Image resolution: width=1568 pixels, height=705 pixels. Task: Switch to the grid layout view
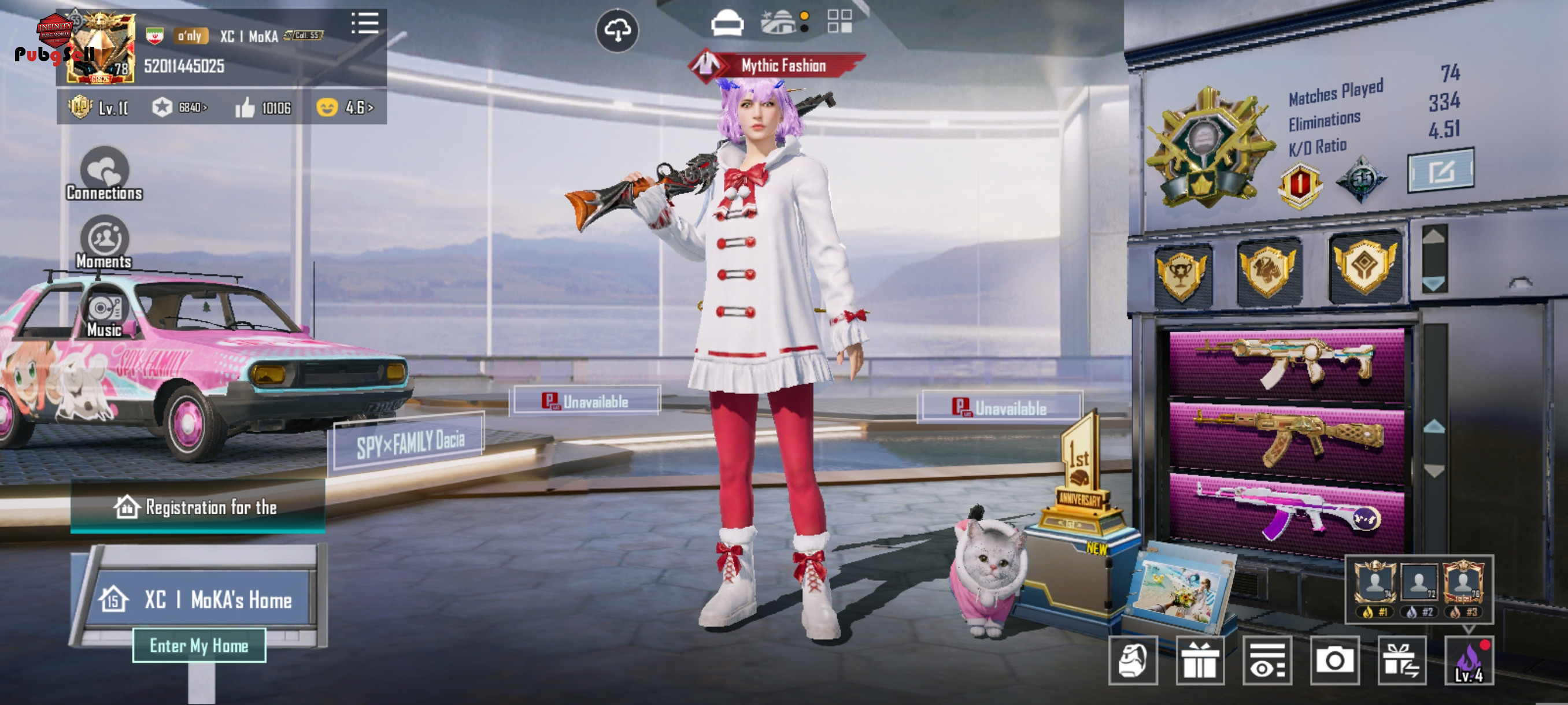click(840, 21)
